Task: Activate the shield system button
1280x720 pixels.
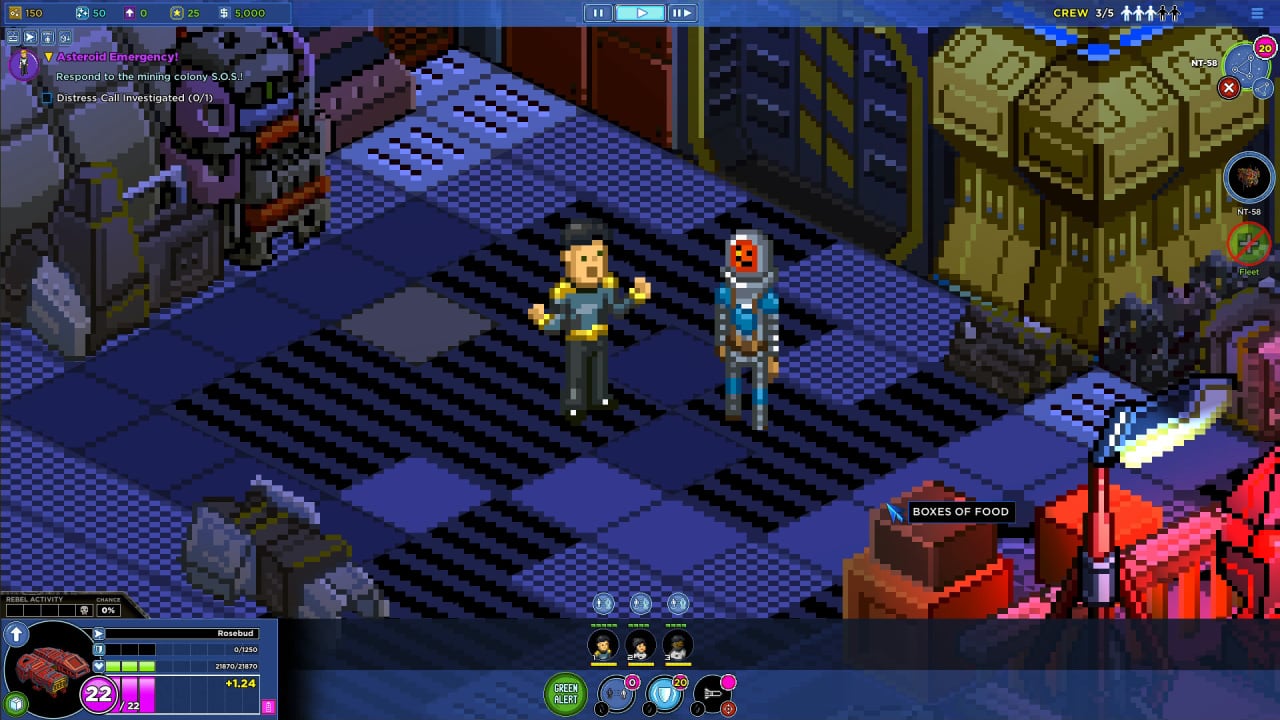Action: coord(664,694)
